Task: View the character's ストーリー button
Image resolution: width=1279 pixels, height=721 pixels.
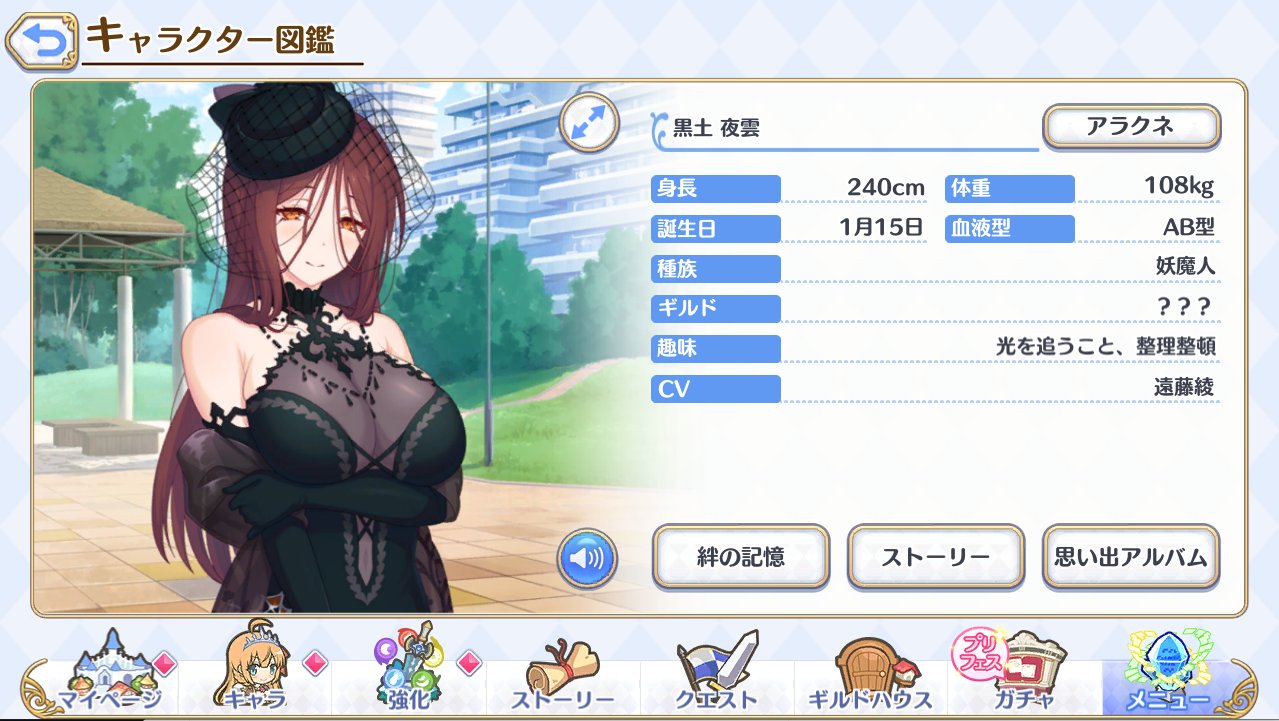Action: [935, 556]
